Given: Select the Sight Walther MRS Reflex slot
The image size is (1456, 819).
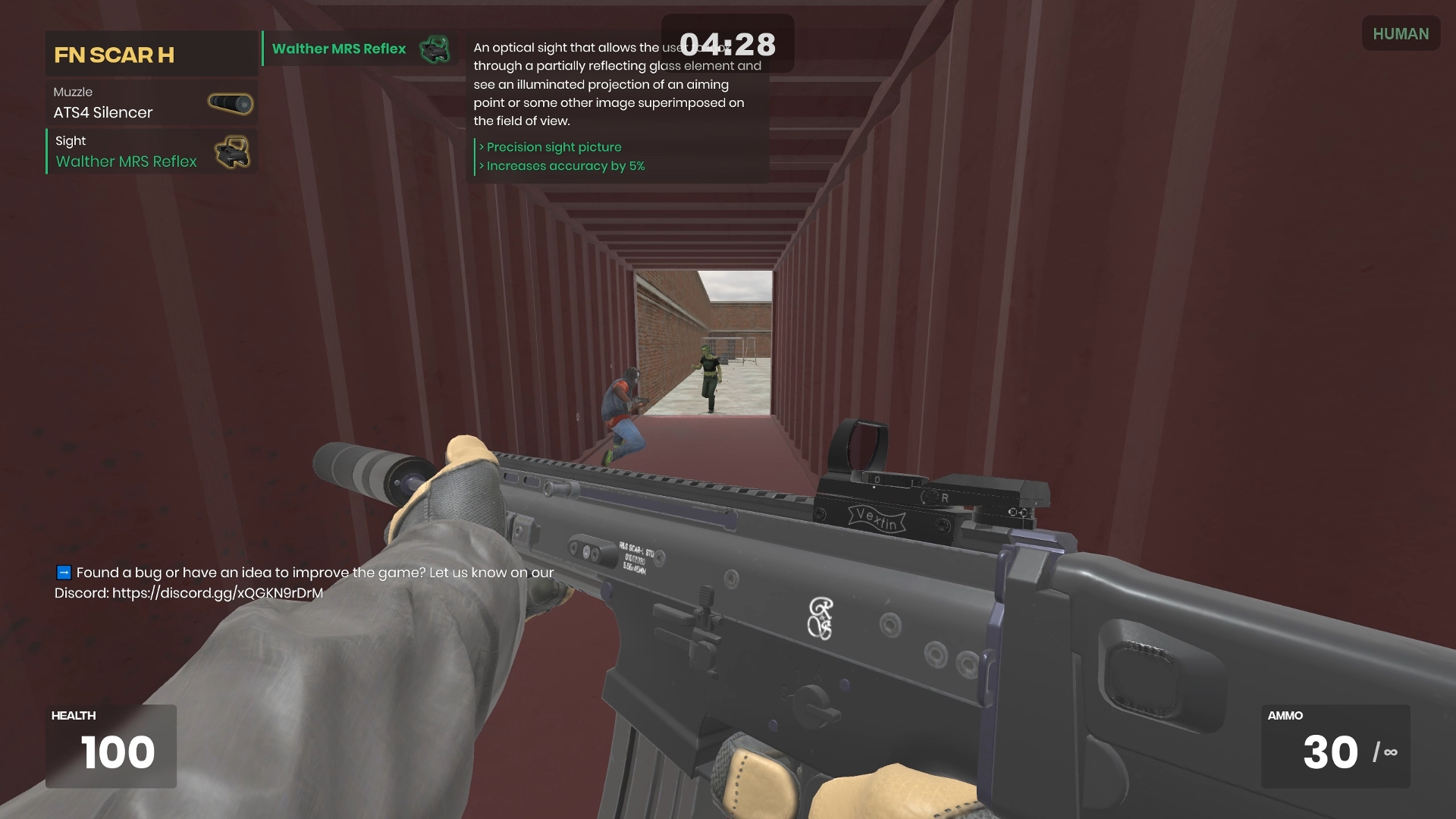Looking at the screenshot, I should click(x=152, y=152).
